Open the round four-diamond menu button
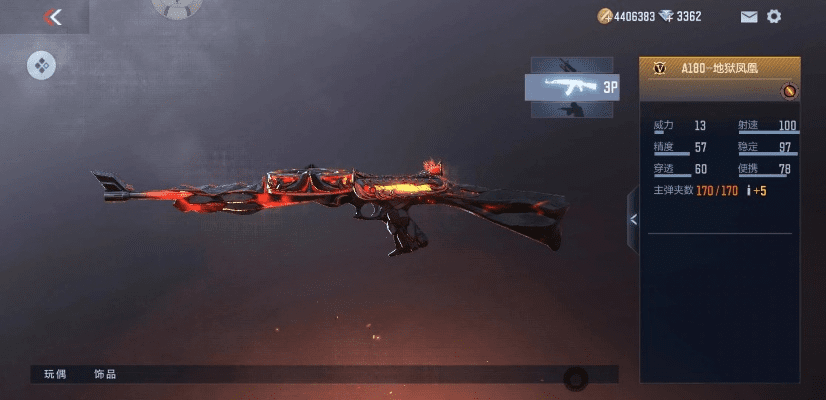Image resolution: width=826 pixels, height=400 pixels. (x=41, y=66)
